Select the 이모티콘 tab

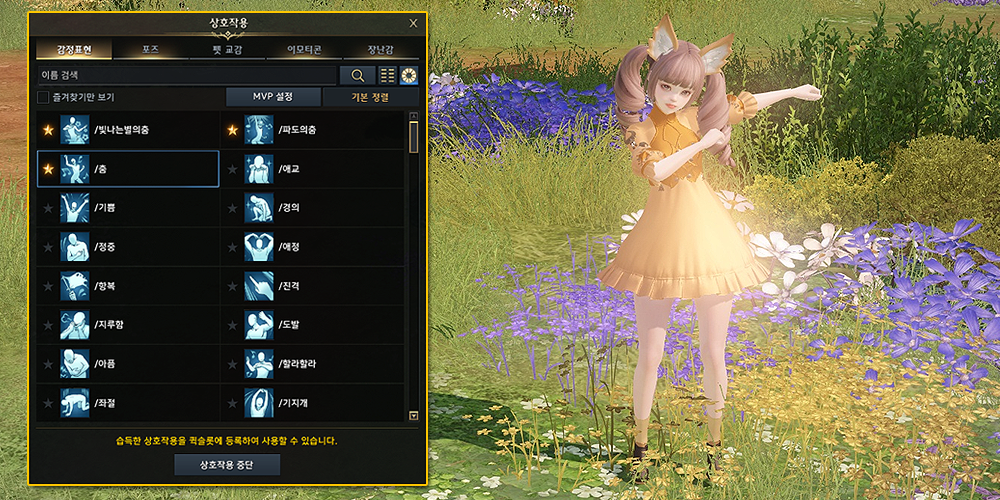(303, 50)
